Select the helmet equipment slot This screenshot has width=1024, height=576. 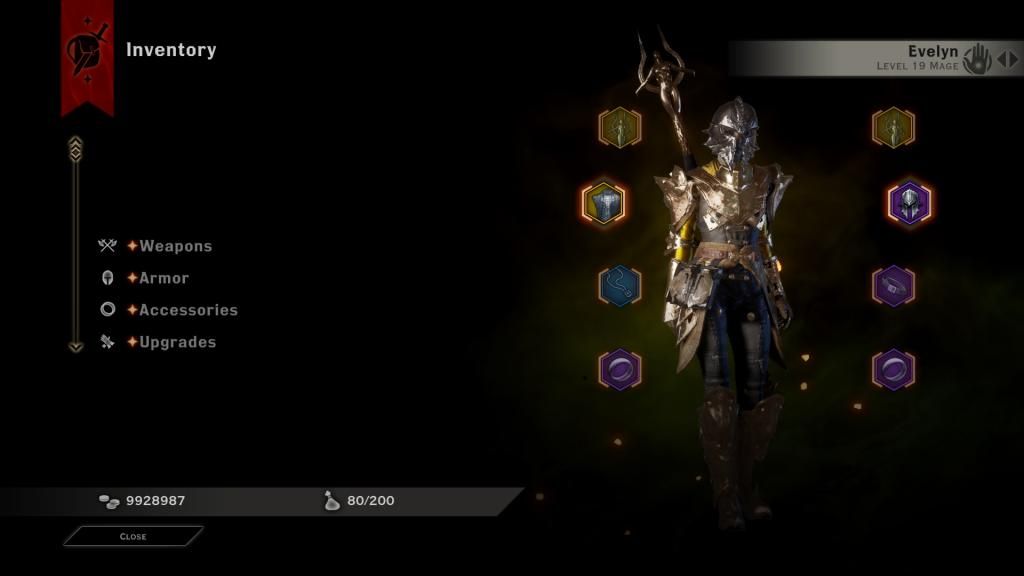point(909,203)
